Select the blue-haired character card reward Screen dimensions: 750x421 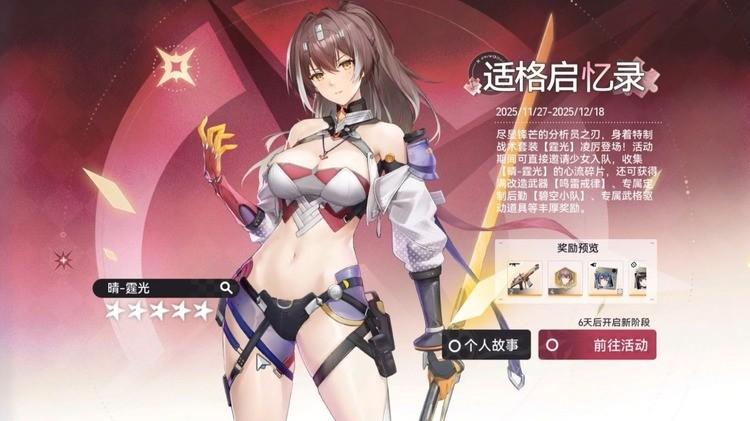tap(604, 275)
